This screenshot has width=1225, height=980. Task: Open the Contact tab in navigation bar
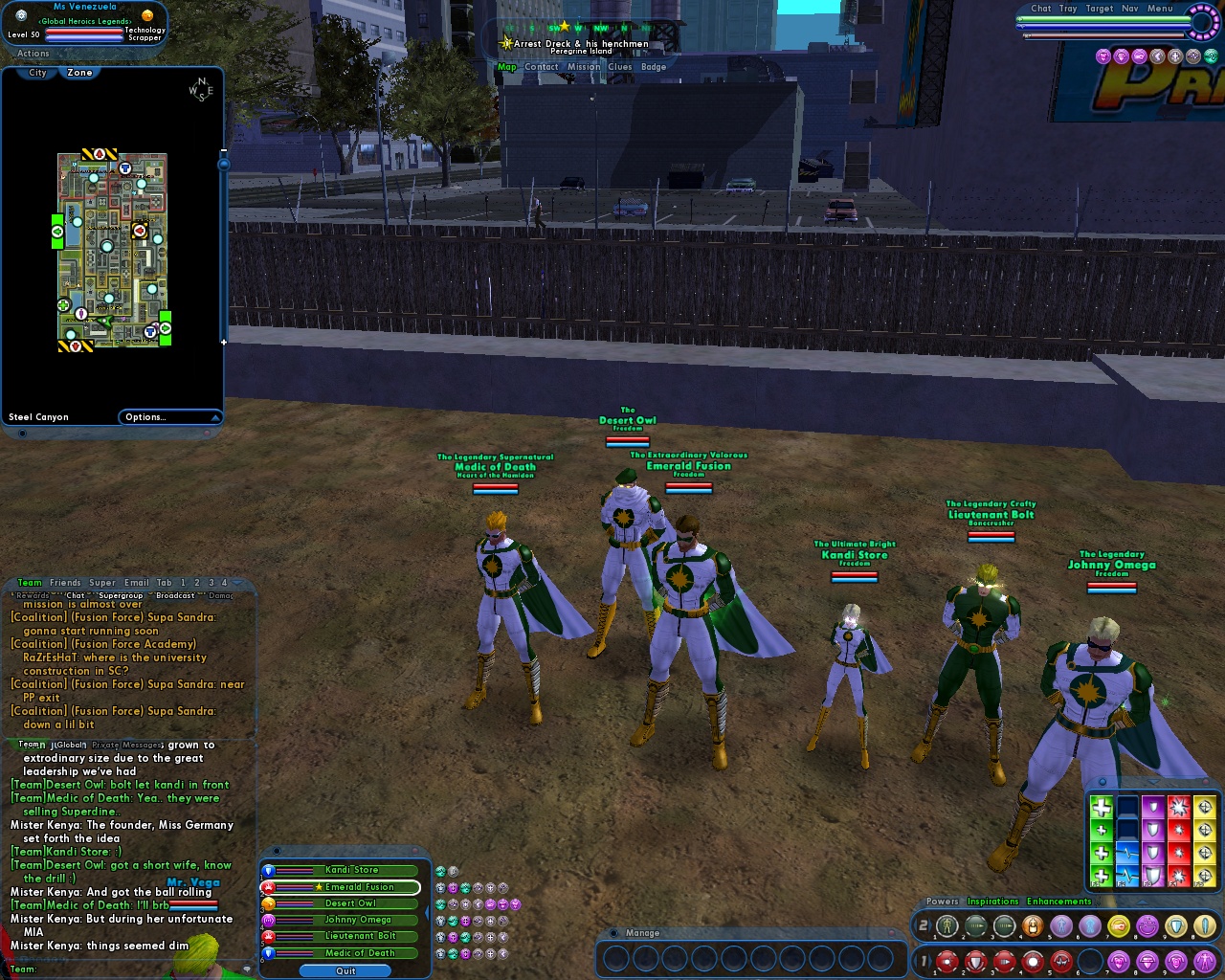point(541,67)
